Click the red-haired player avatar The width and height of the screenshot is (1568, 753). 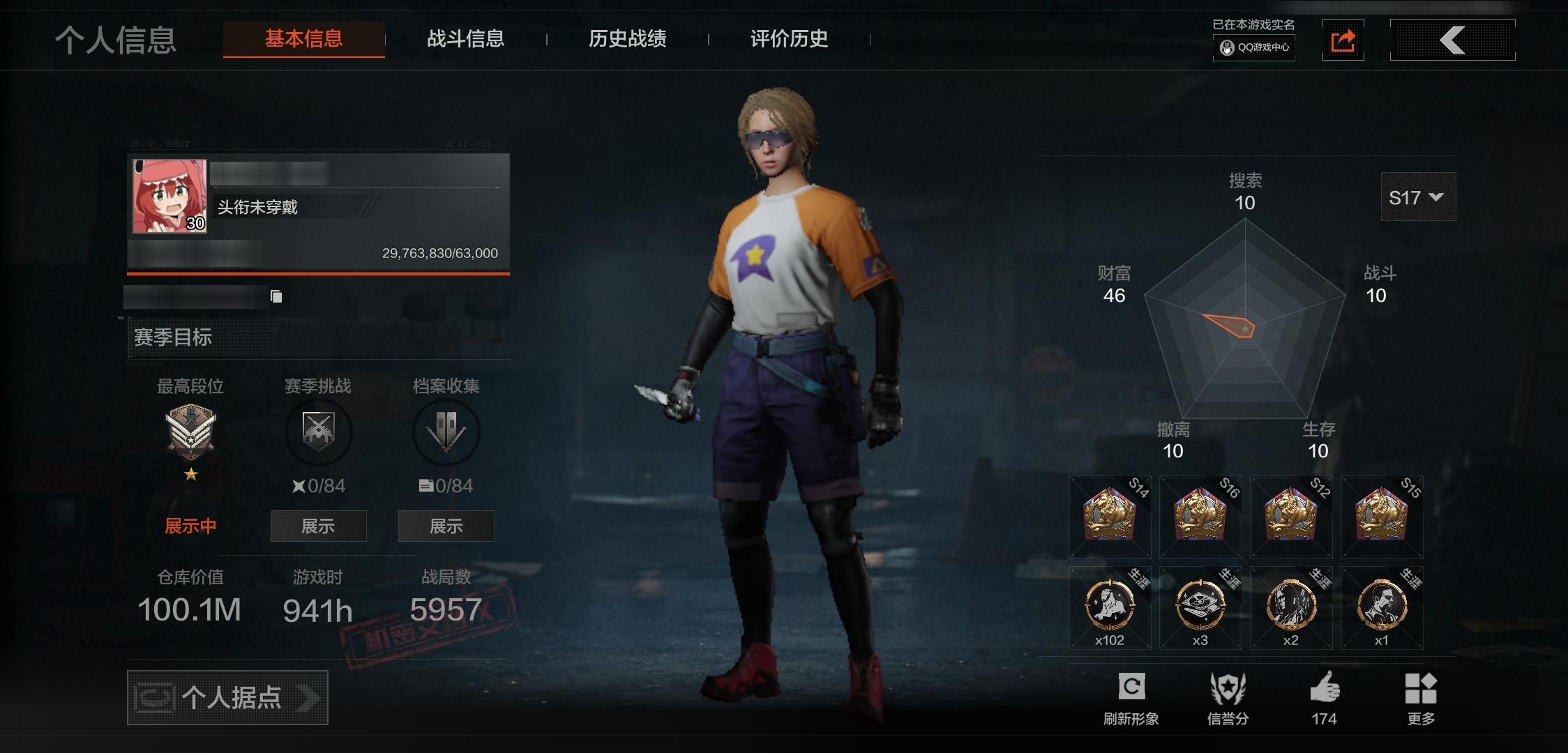(169, 196)
